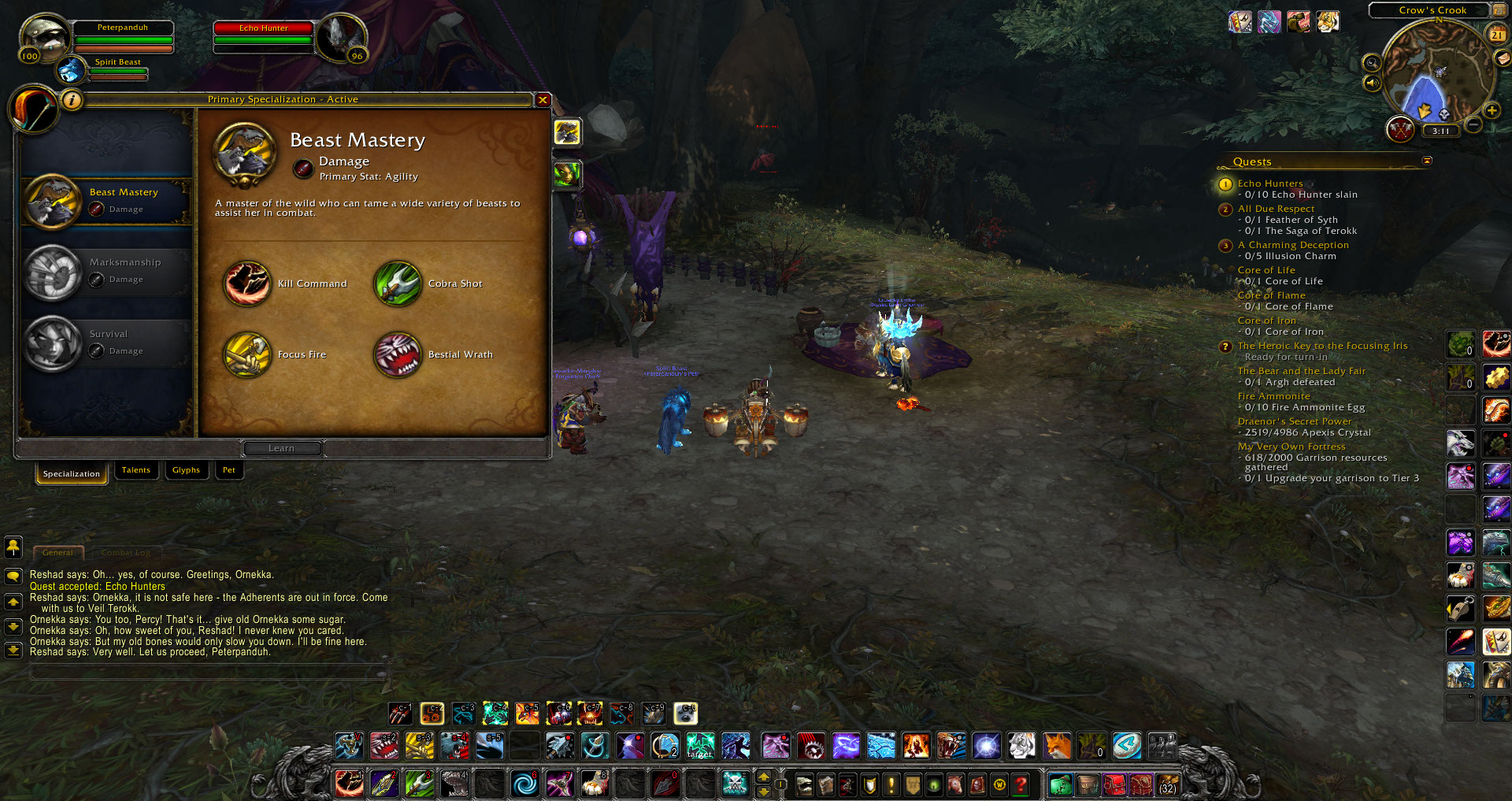This screenshot has width=1512, height=801.
Task: Open the minimap
Action: [1437, 72]
